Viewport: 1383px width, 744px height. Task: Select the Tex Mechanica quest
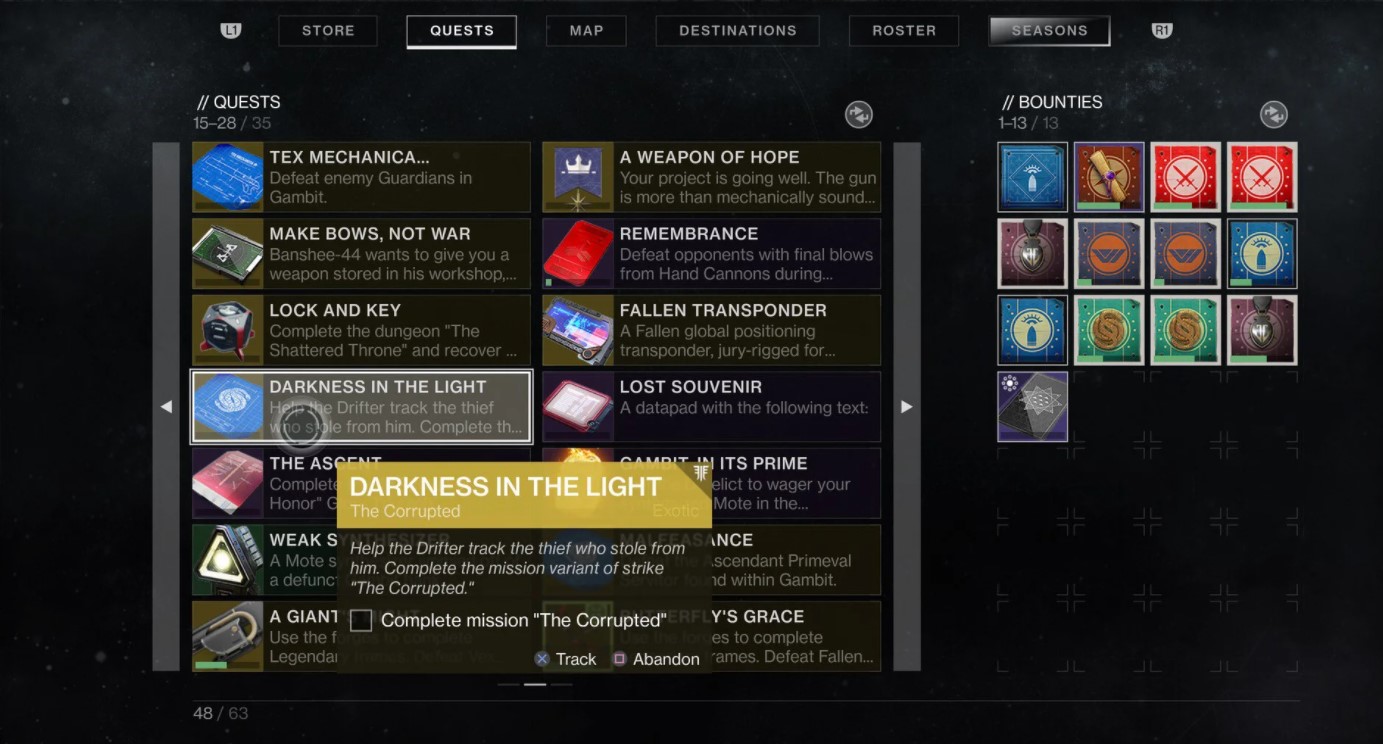[x=361, y=177]
